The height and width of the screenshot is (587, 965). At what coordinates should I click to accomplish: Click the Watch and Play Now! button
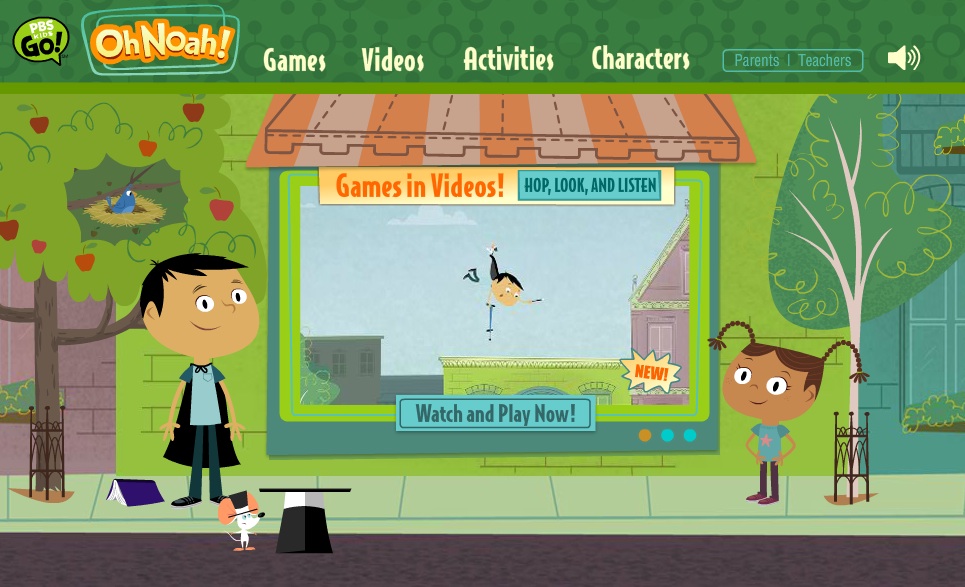tap(495, 413)
